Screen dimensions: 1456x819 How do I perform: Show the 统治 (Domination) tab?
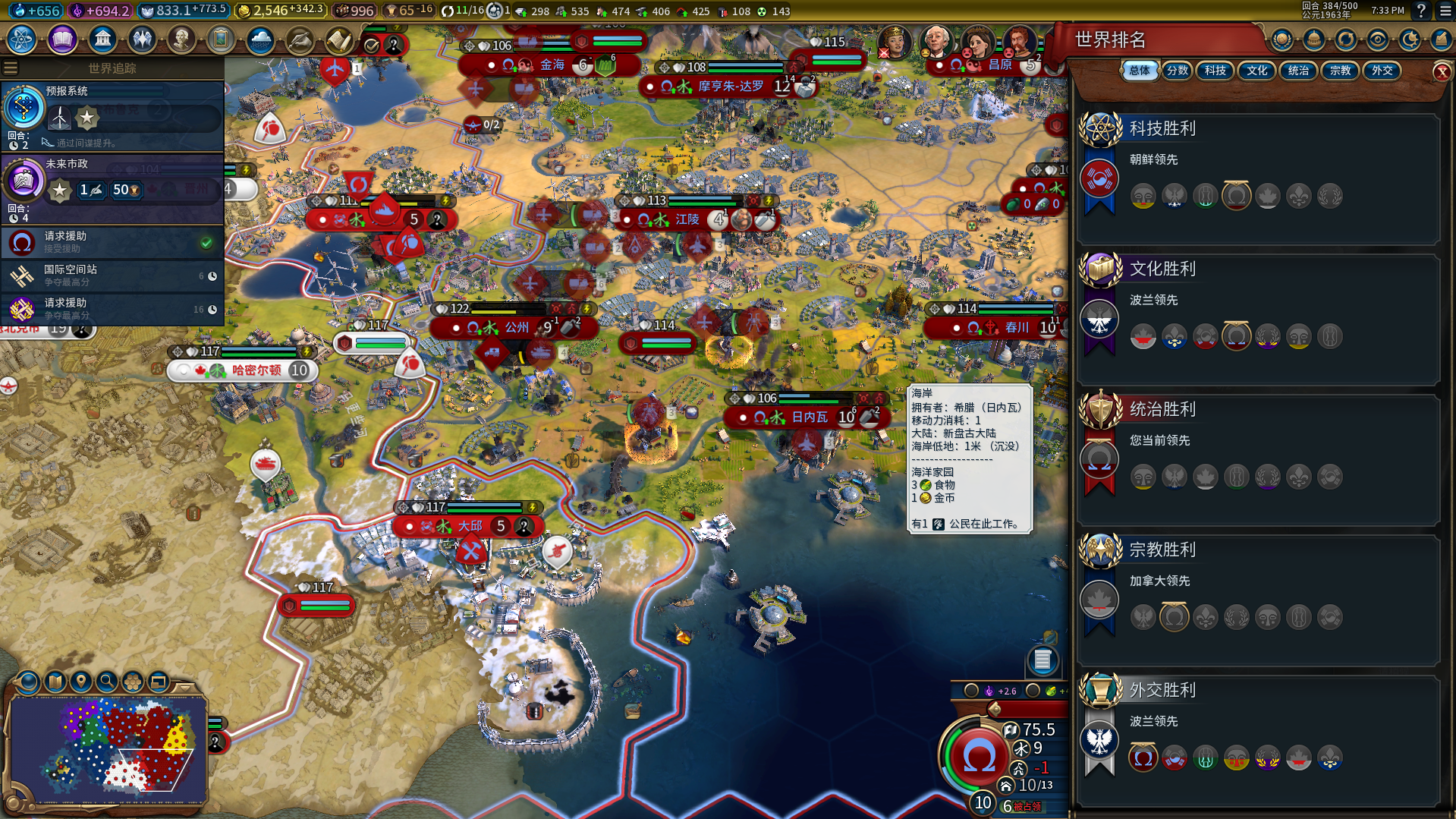[x=1298, y=71]
